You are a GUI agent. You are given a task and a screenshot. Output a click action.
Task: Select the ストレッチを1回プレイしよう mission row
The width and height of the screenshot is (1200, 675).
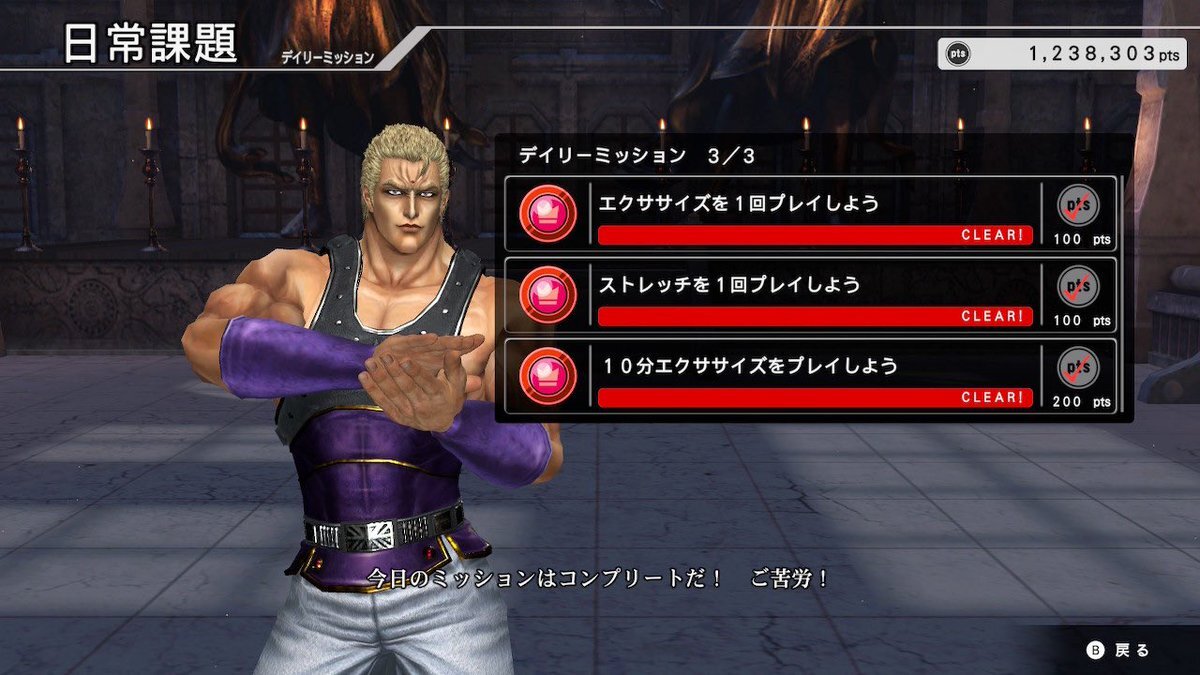[810, 295]
